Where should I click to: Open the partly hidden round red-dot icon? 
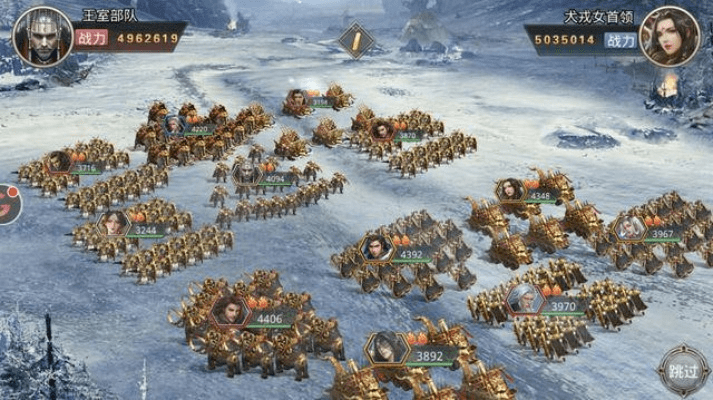point(6,204)
